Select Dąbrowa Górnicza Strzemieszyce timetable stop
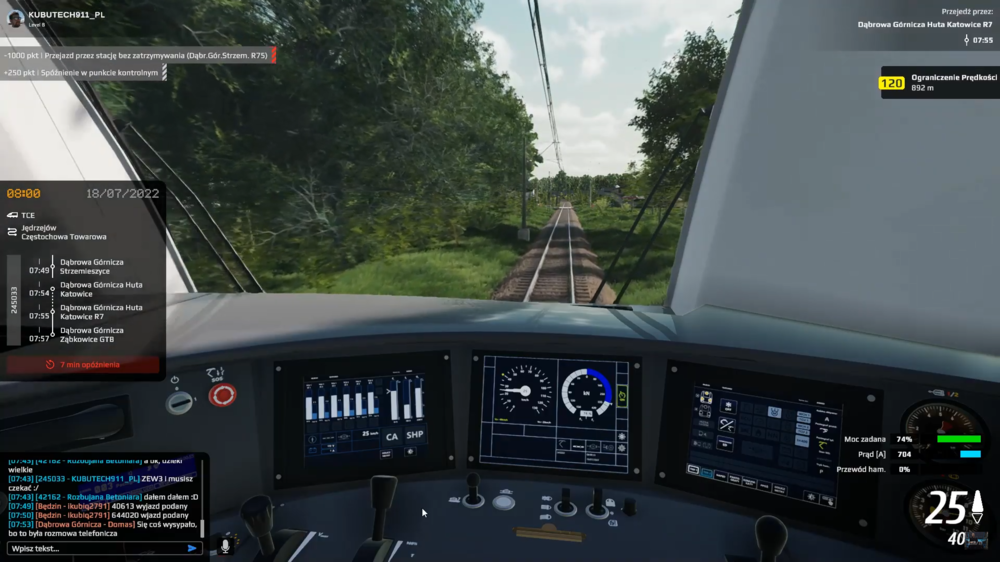 click(x=92, y=266)
